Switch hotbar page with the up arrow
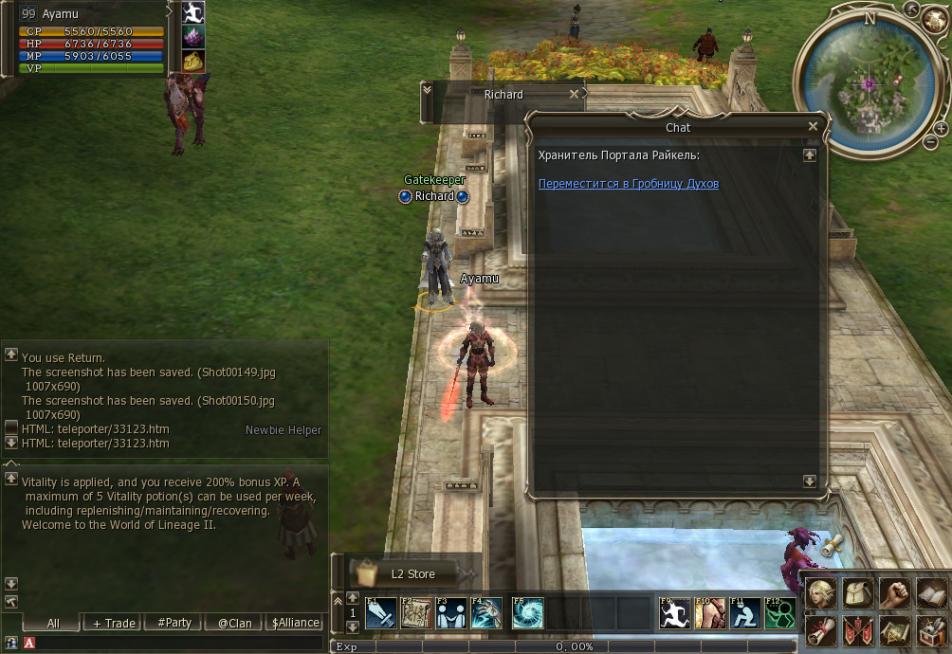952x654 pixels. point(352,598)
